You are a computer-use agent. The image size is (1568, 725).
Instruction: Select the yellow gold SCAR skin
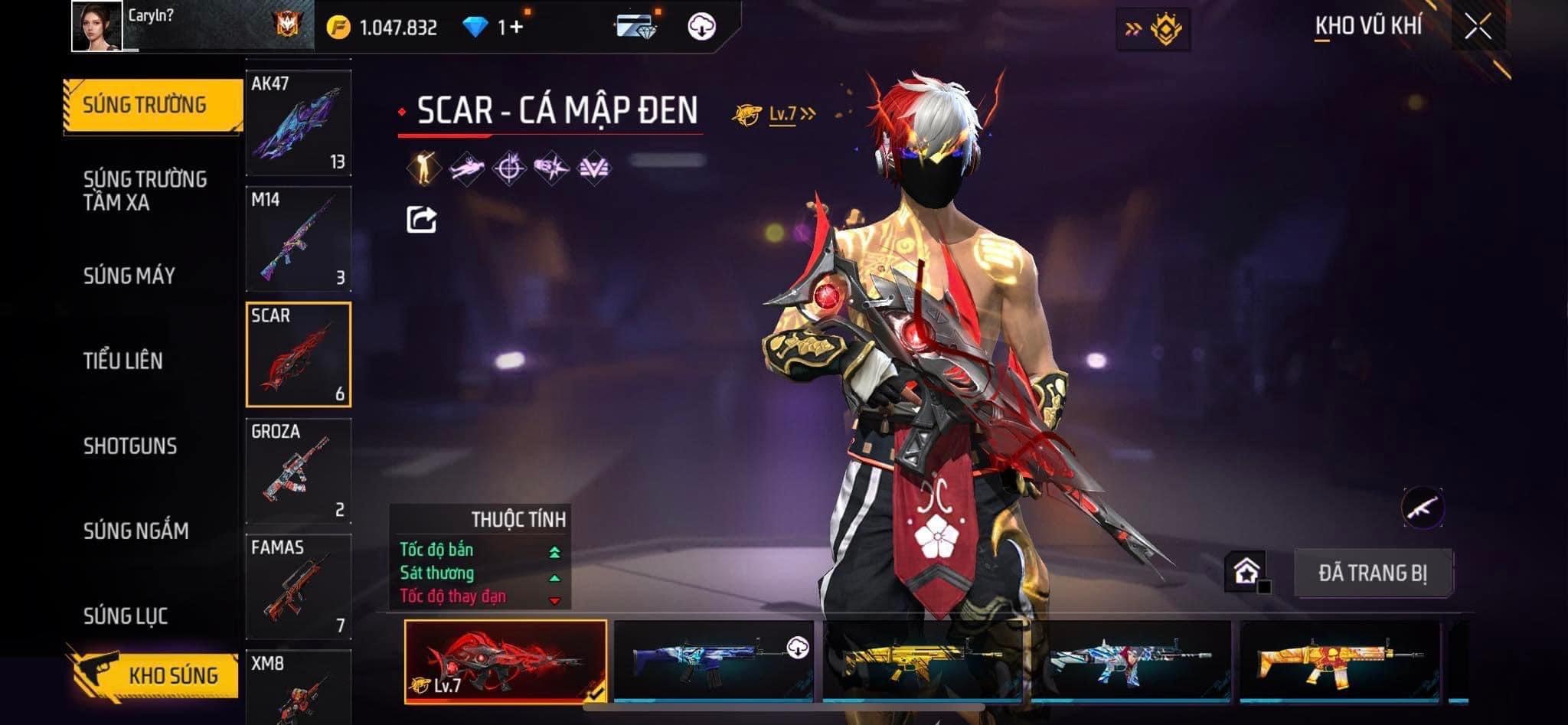tap(923, 661)
